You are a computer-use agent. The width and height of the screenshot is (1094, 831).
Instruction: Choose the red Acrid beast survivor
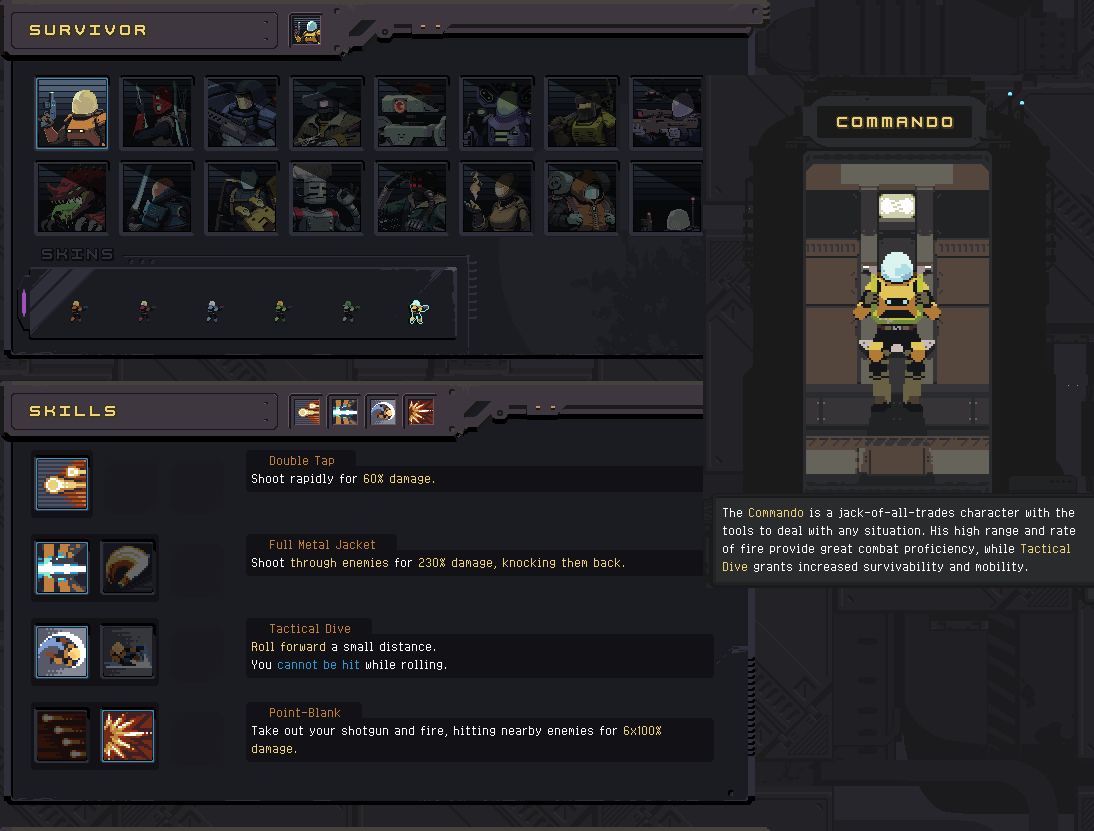pyautogui.click(x=72, y=197)
